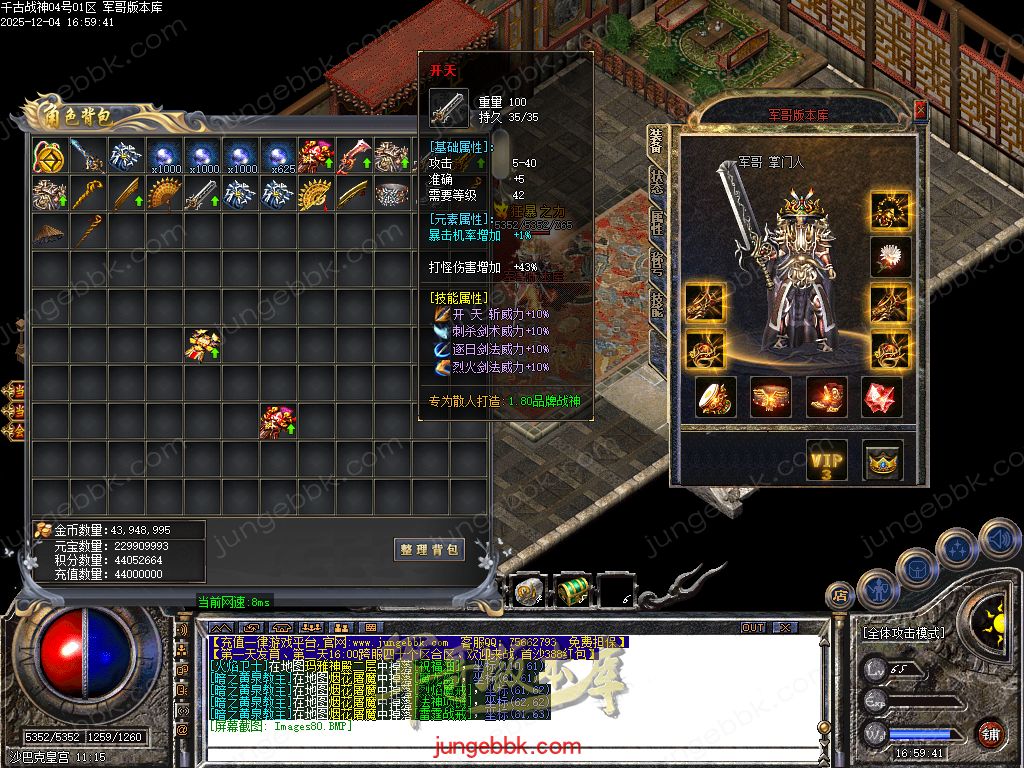
Task: Open the 店 shop button
Action: click(841, 595)
